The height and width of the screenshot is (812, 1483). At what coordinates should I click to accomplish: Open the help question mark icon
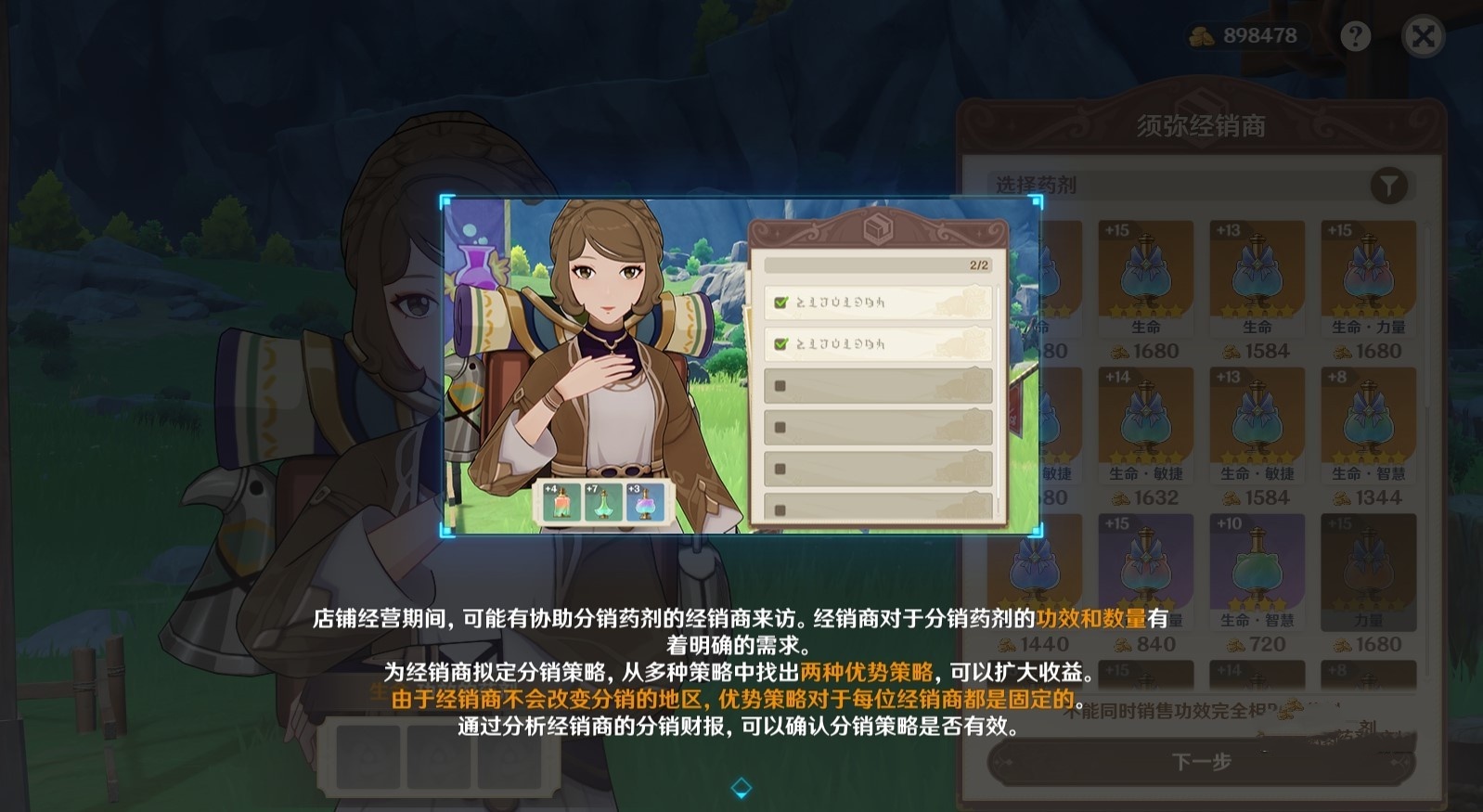click(1354, 35)
